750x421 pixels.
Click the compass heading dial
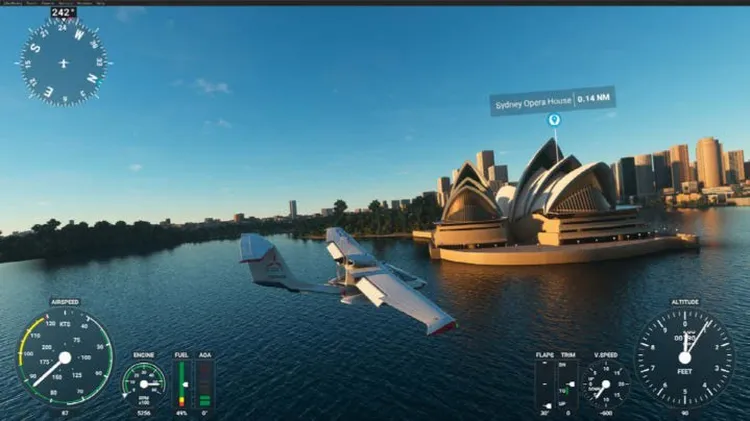63,61
